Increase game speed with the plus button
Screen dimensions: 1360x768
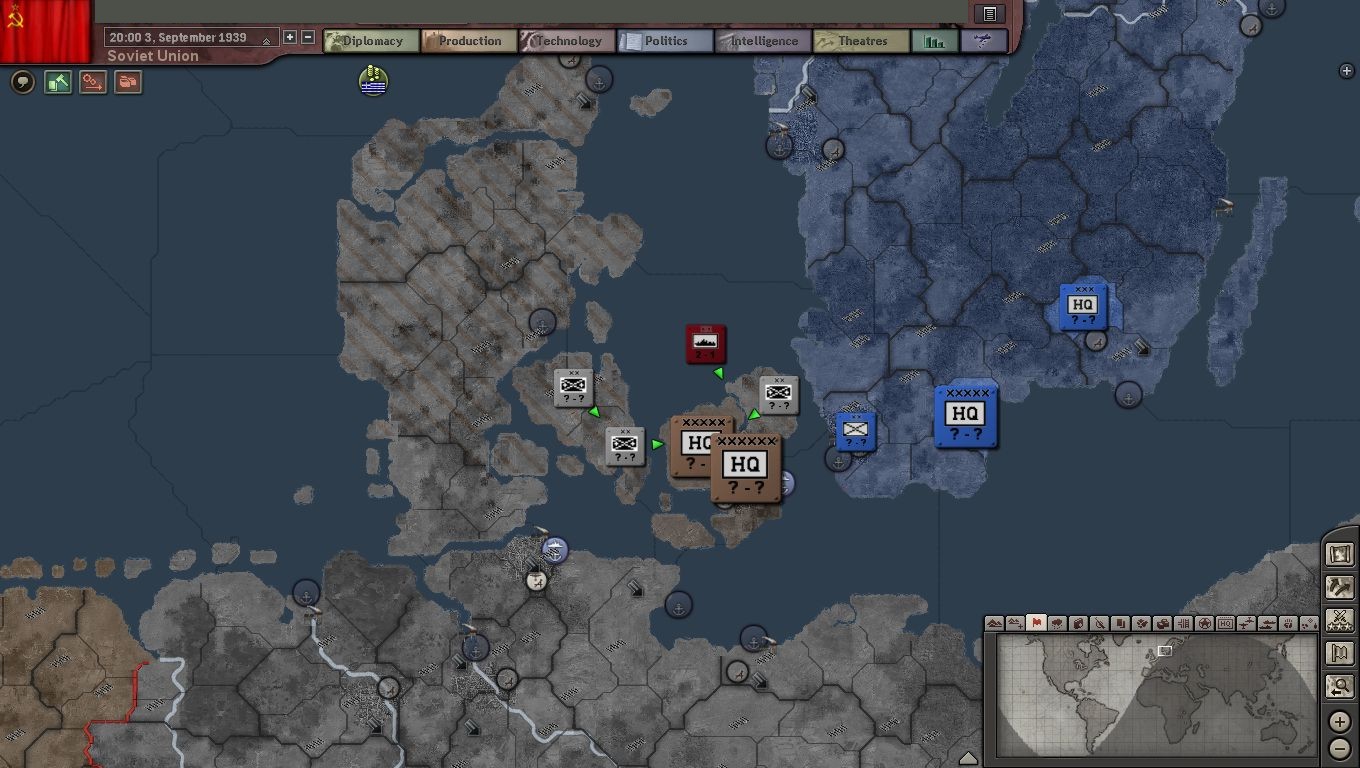290,37
